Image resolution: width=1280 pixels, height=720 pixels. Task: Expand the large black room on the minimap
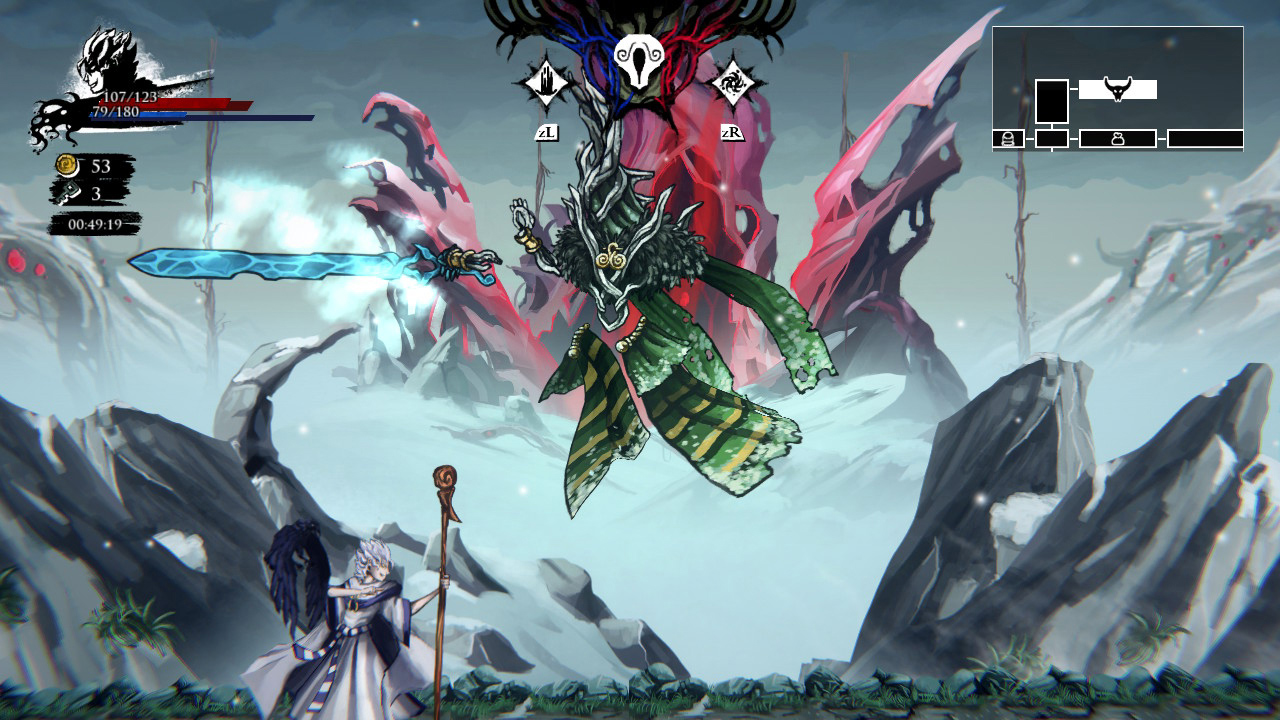tap(1052, 103)
